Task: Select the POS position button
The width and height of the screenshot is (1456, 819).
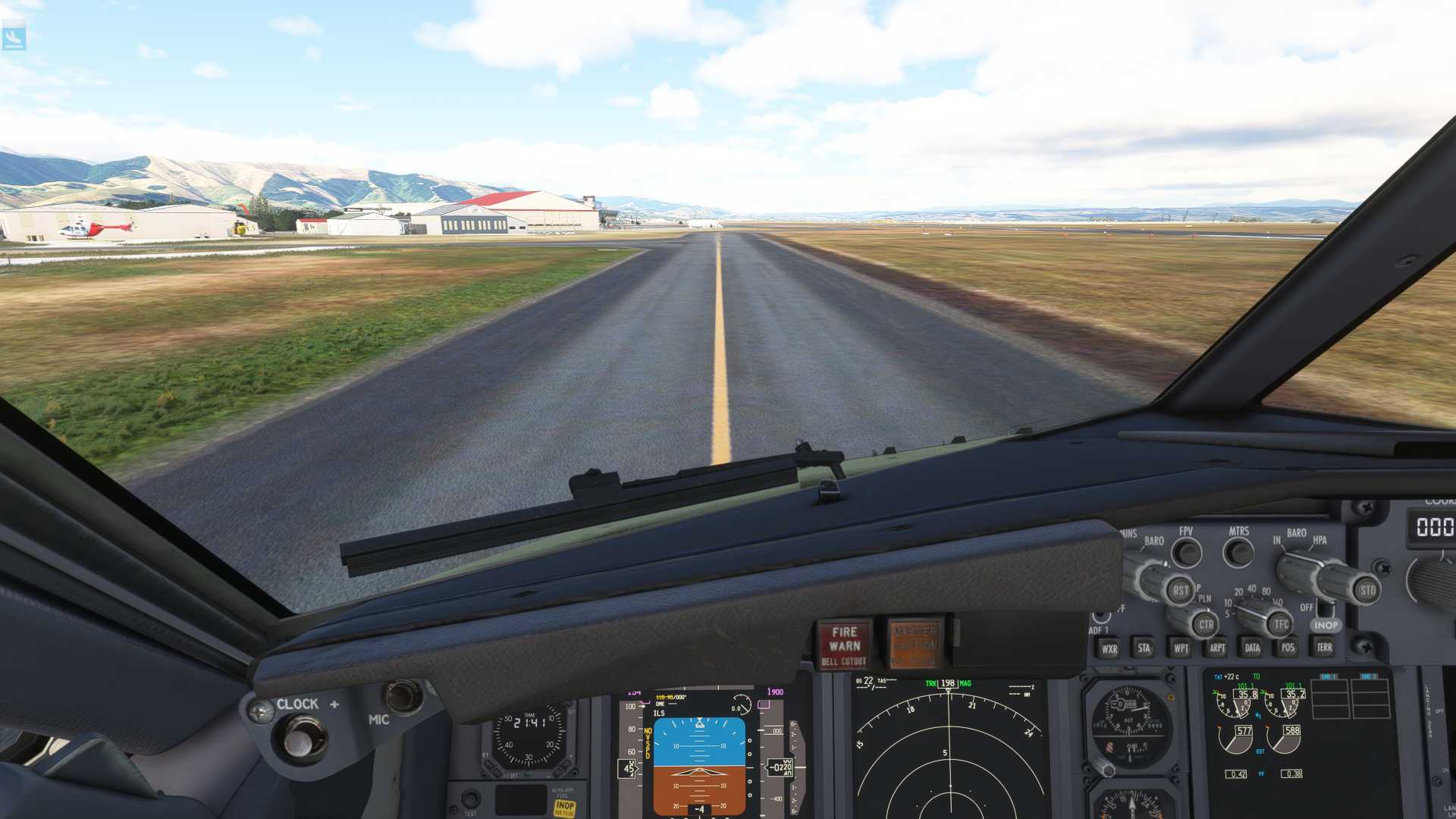Action: click(1288, 647)
